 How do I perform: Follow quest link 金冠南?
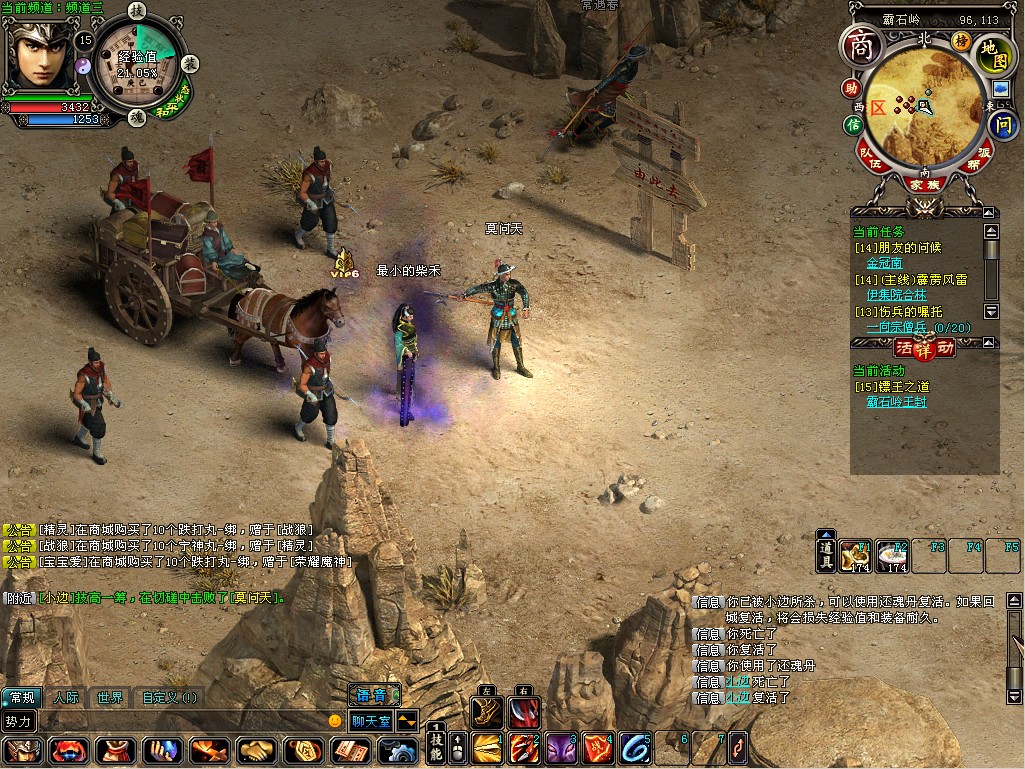coord(884,264)
